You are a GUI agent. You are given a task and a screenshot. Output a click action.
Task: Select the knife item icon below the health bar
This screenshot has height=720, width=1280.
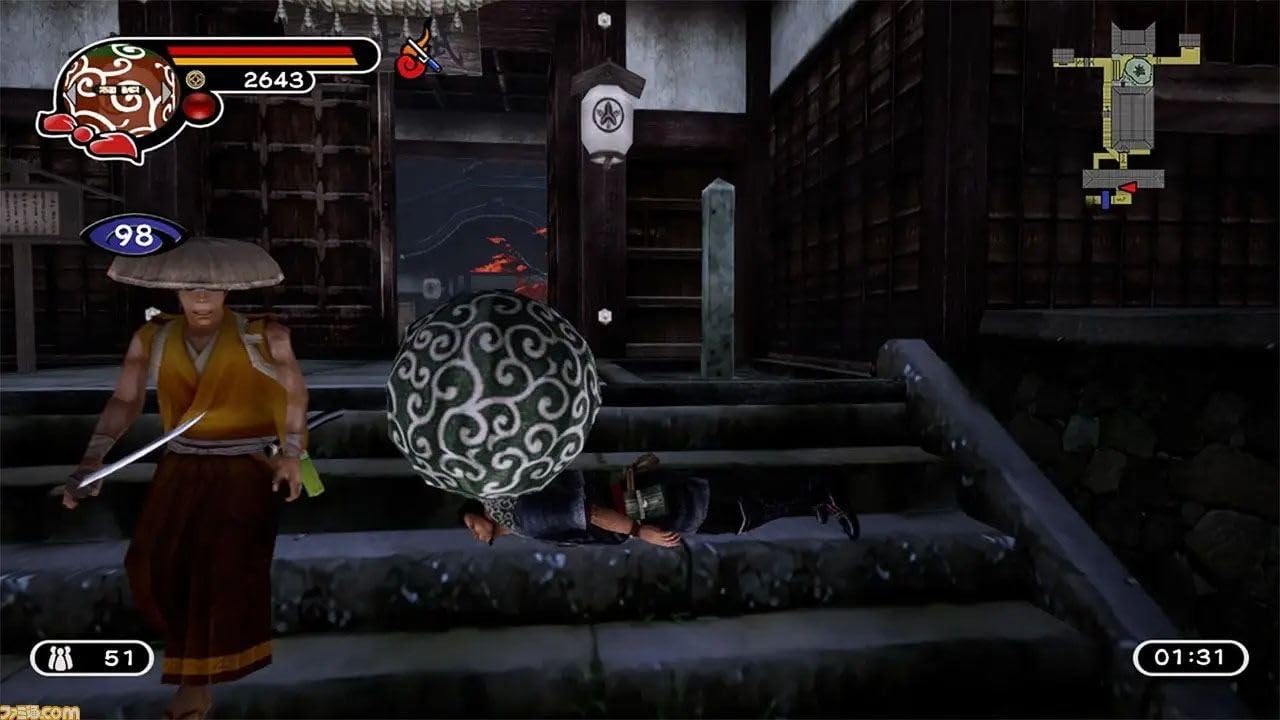420,56
